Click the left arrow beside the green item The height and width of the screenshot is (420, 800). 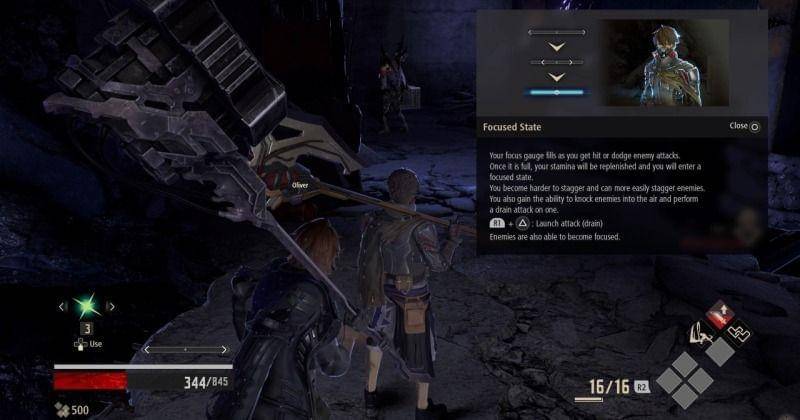click(x=62, y=306)
